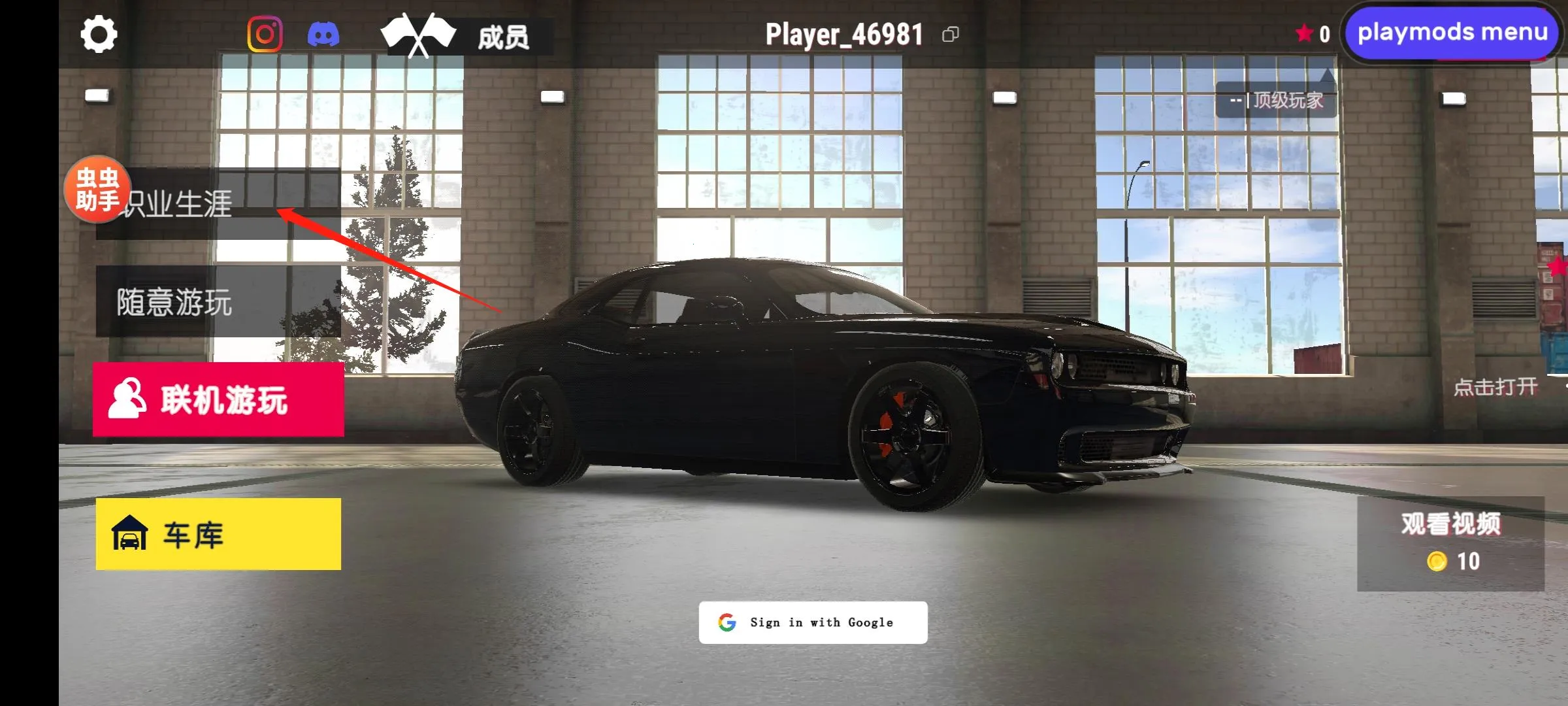Click the garage house icon on 车库 button

coord(131,533)
